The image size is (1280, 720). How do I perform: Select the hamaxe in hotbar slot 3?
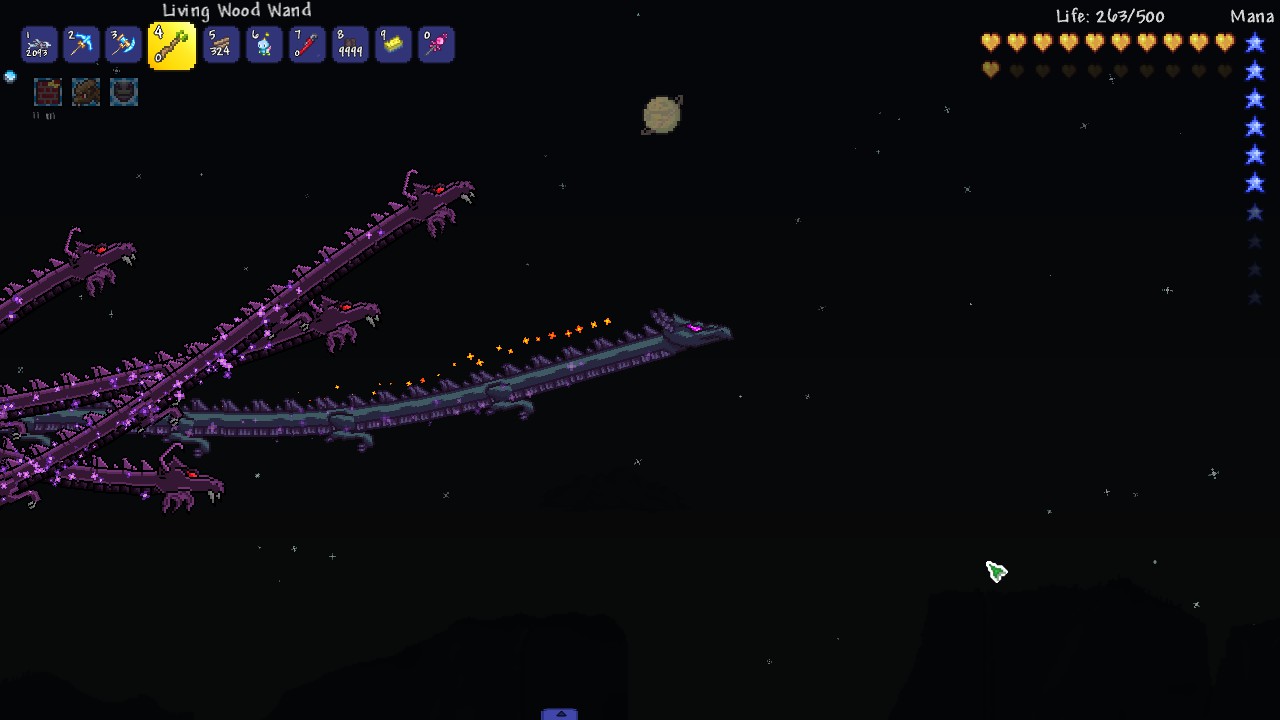(123, 44)
